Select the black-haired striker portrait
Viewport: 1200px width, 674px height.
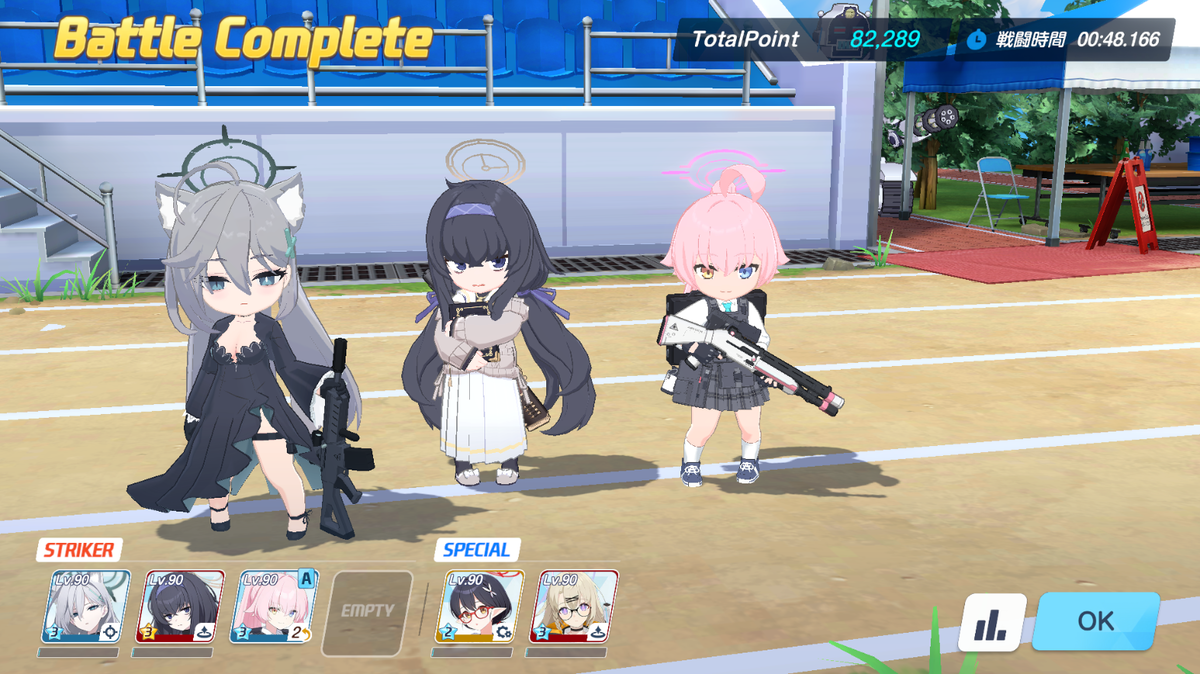180,607
